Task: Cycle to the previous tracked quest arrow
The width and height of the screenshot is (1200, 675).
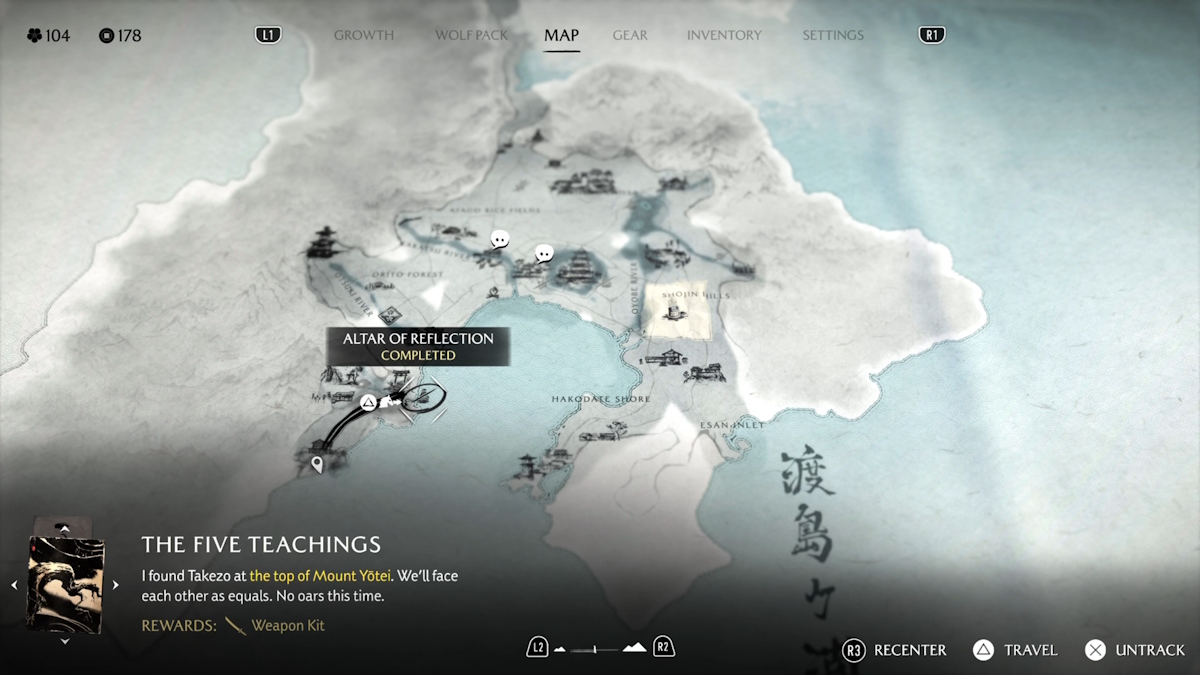Action: pyautogui.click(x=14, y=585)
